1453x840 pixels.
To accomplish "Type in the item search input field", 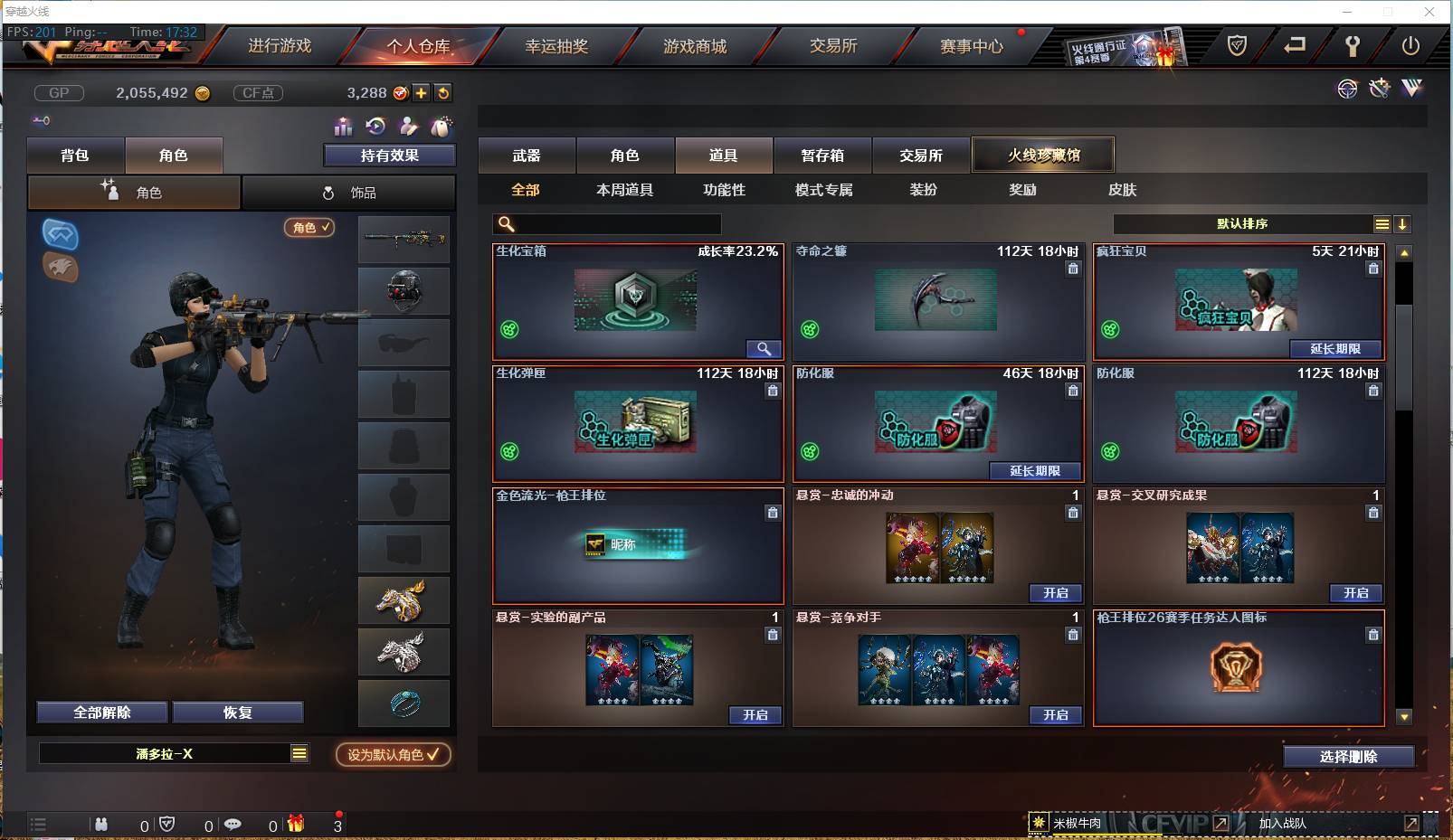I will point(606,223).
